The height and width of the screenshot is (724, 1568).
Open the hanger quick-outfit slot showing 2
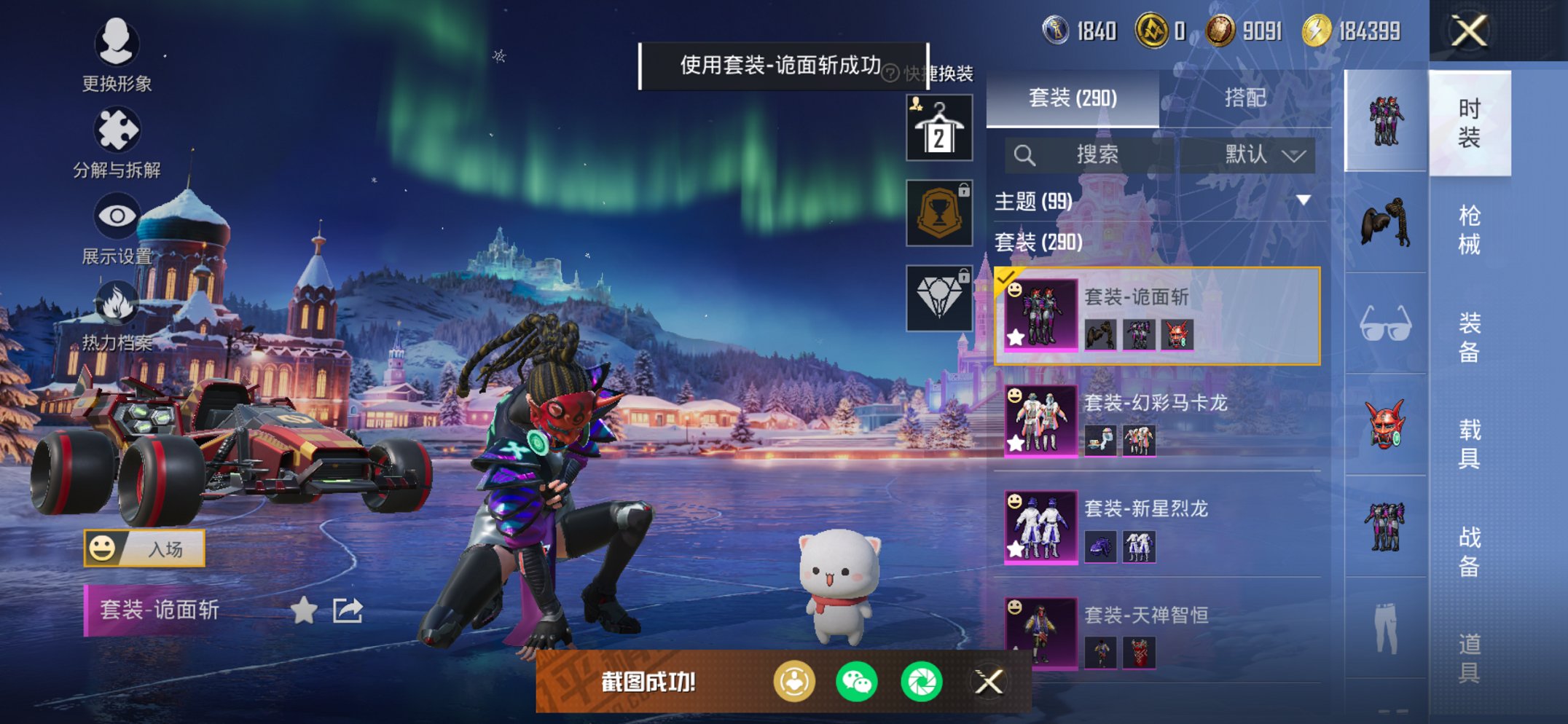938,127
